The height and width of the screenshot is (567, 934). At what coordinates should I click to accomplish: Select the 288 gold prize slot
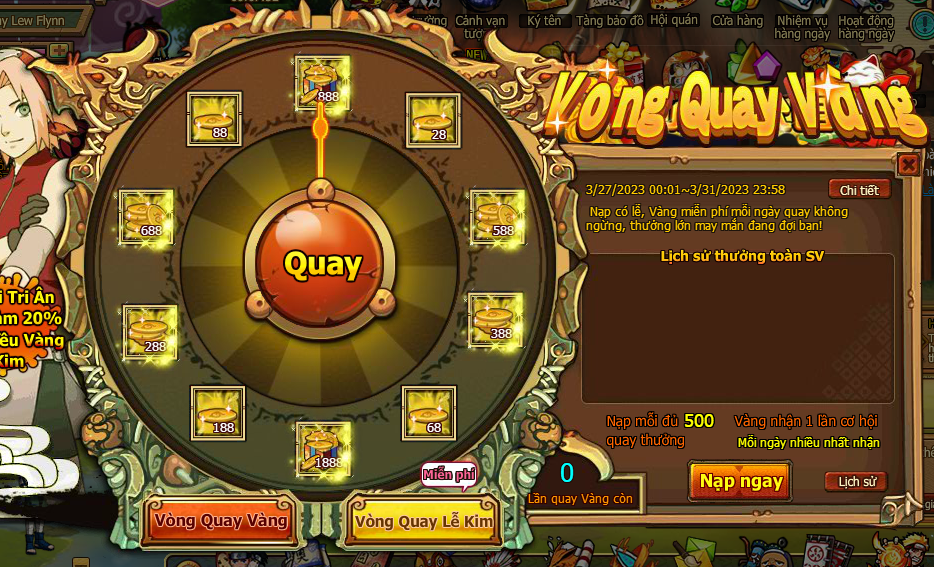click(150, 332)
